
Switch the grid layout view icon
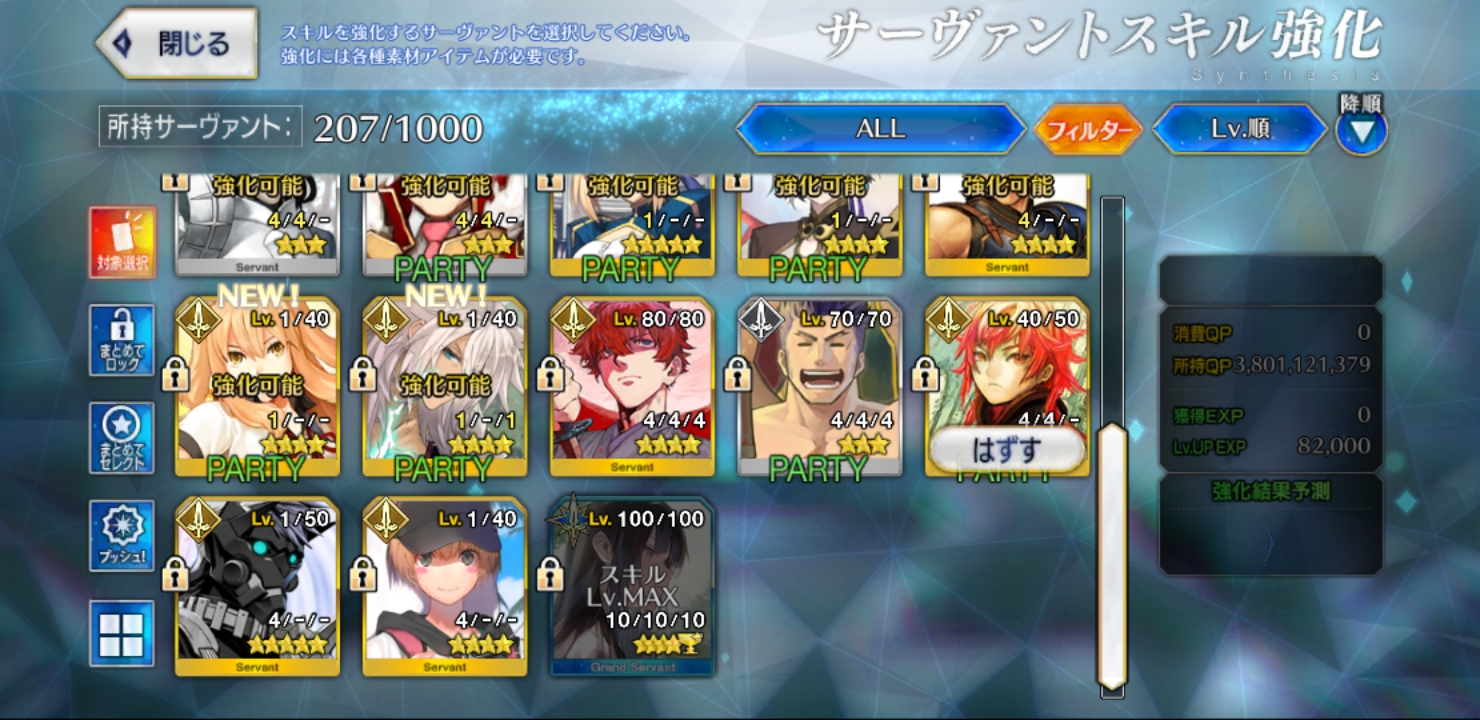pyautogui.click(x=122, y=633)
